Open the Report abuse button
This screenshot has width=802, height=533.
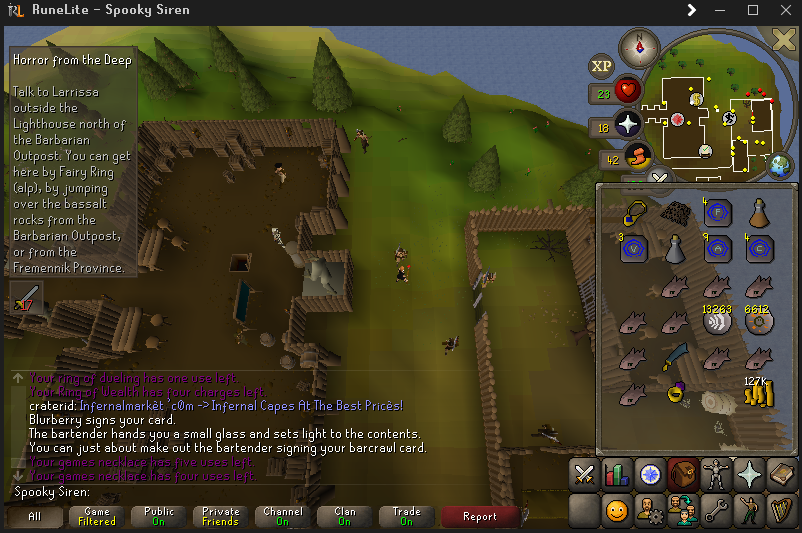tap(479, 516)
